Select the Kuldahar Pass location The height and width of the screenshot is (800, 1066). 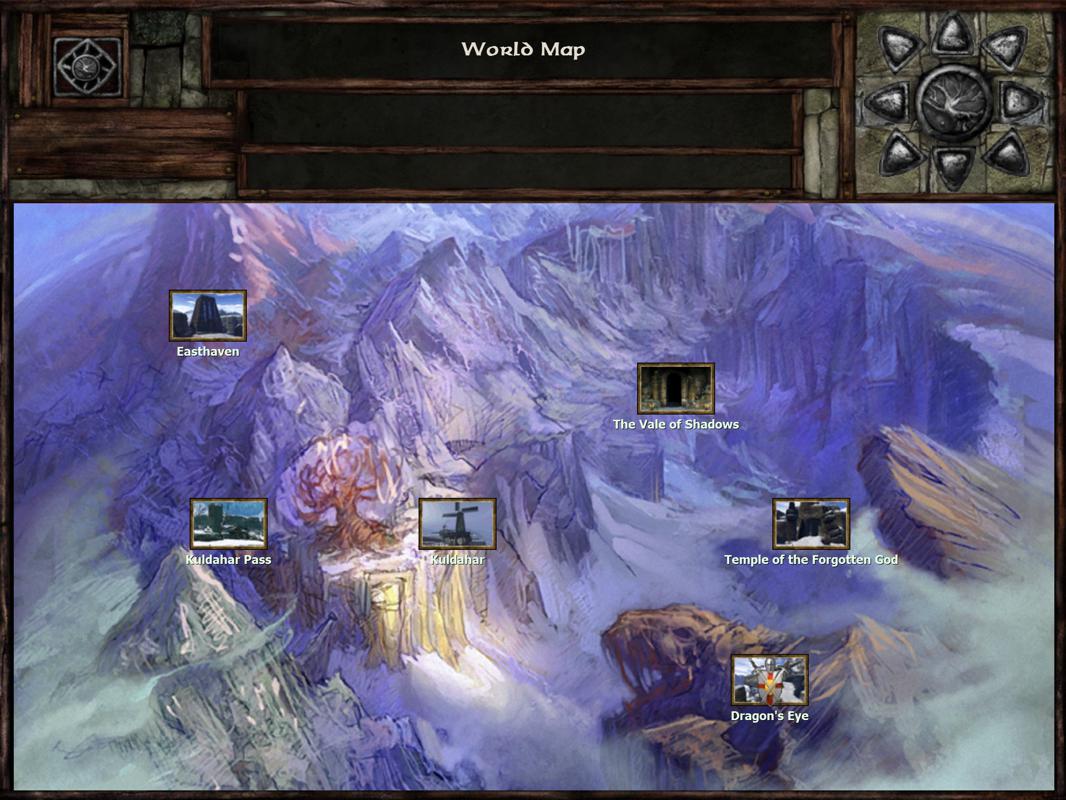tap(229, 524)
